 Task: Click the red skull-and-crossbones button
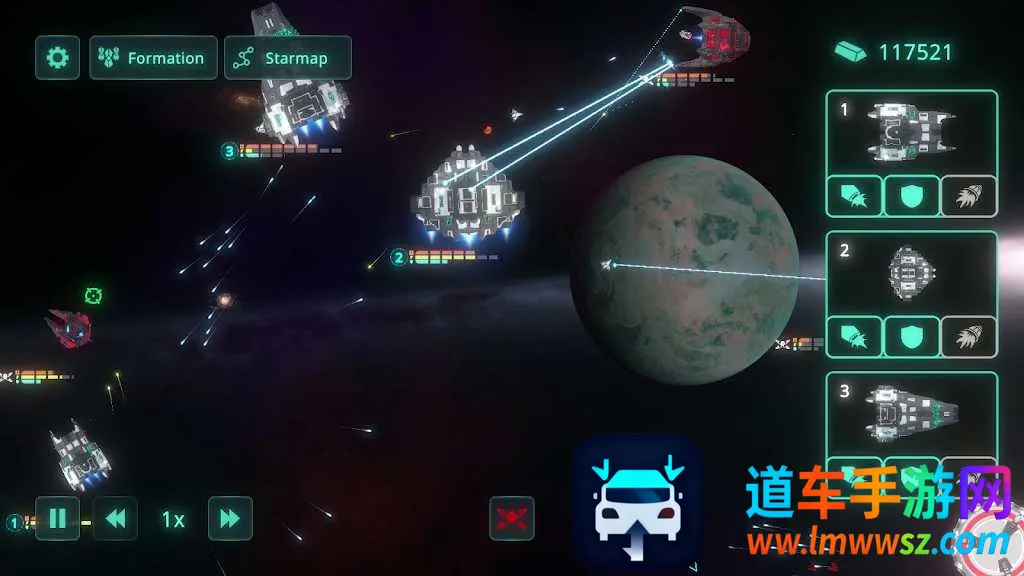coord(511,518)
